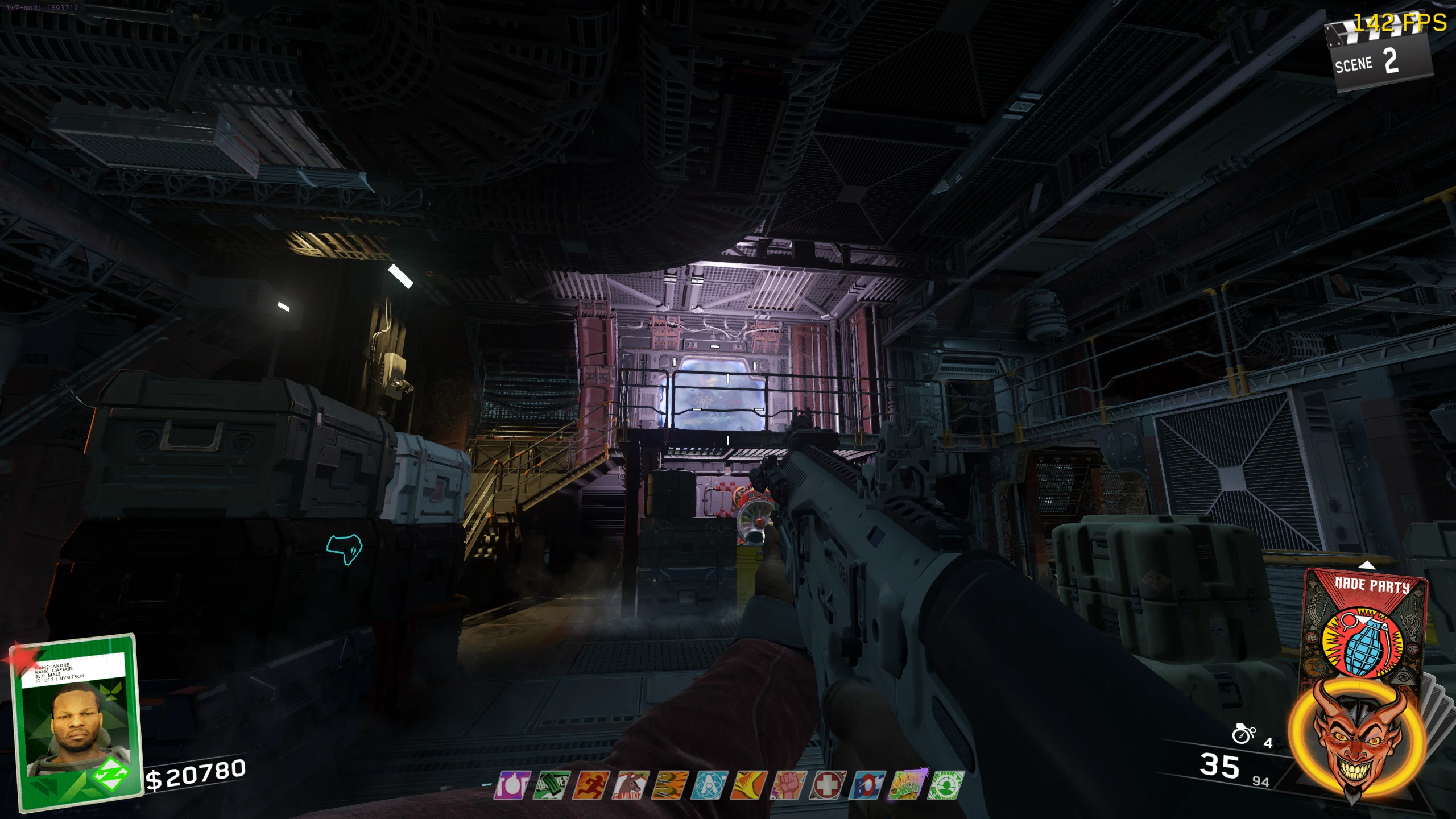Select the Change Chews perk icon
Viewport: 1456px width, 819px height.
907,785
